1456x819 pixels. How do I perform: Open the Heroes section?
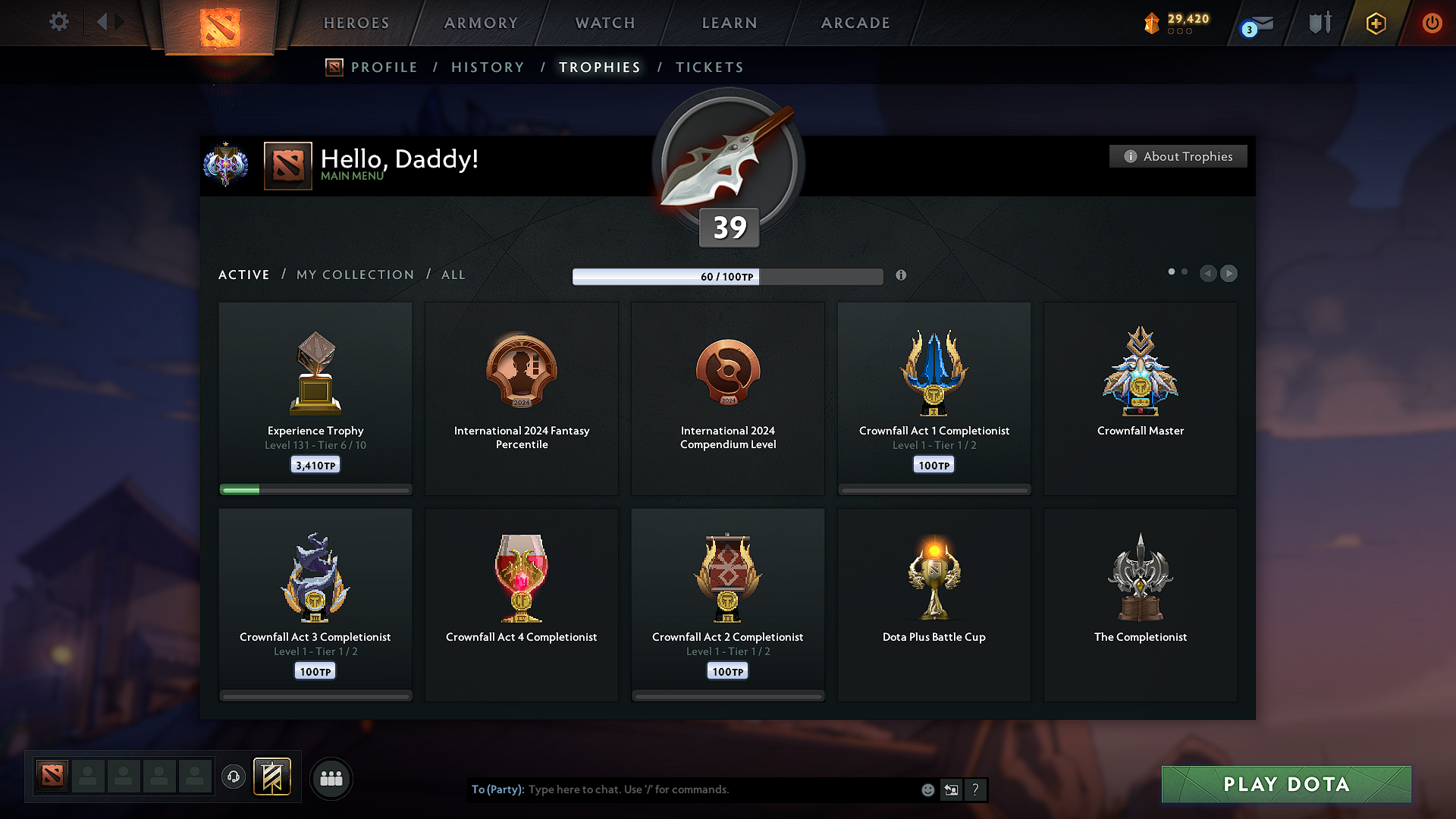(356, 23)
